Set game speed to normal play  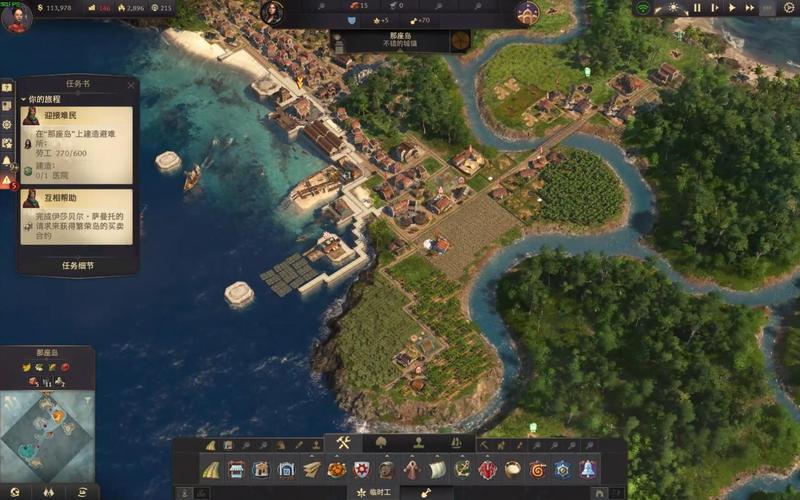(x=732, y=7)
